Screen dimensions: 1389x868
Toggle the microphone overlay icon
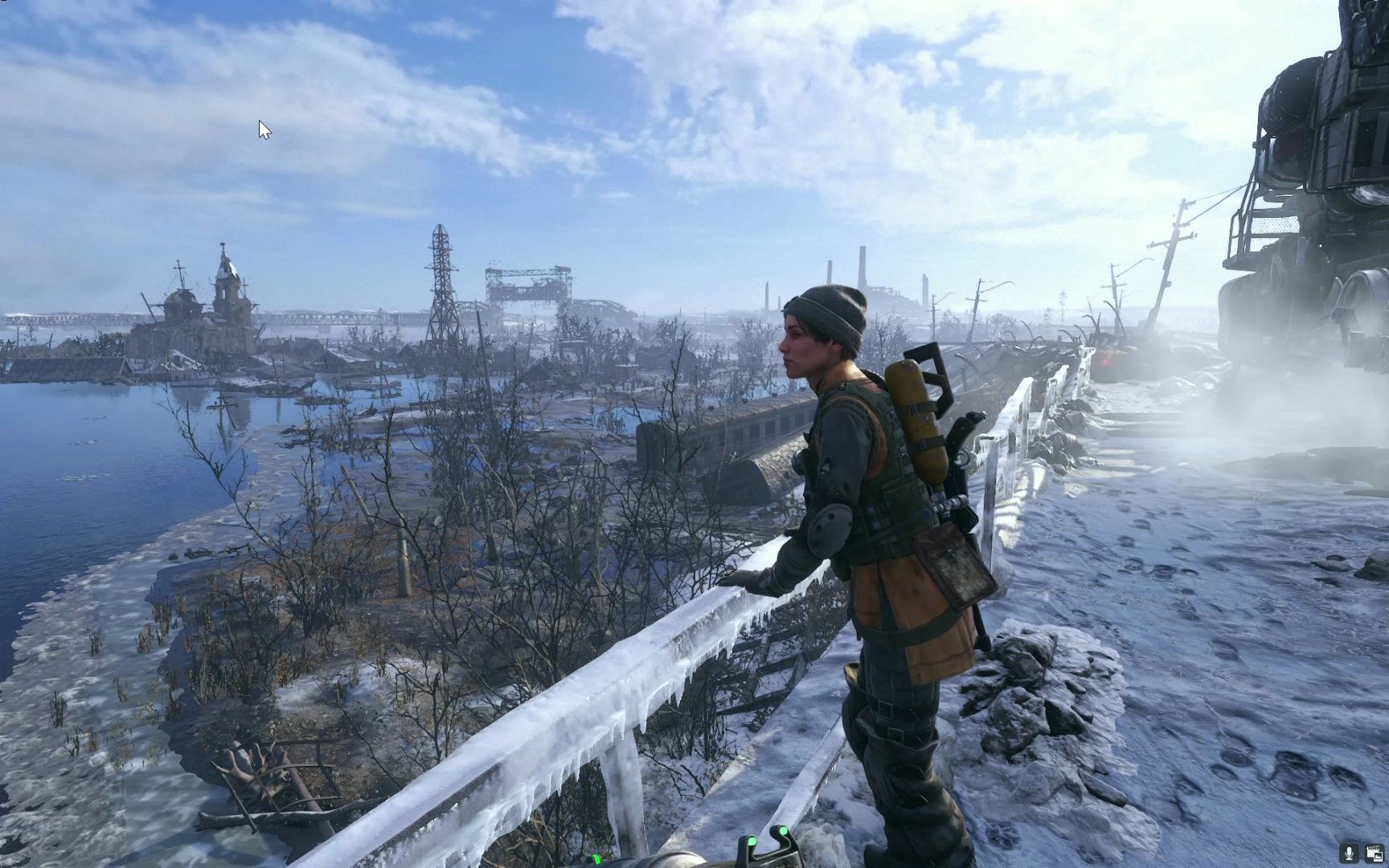coord(1350,852)
